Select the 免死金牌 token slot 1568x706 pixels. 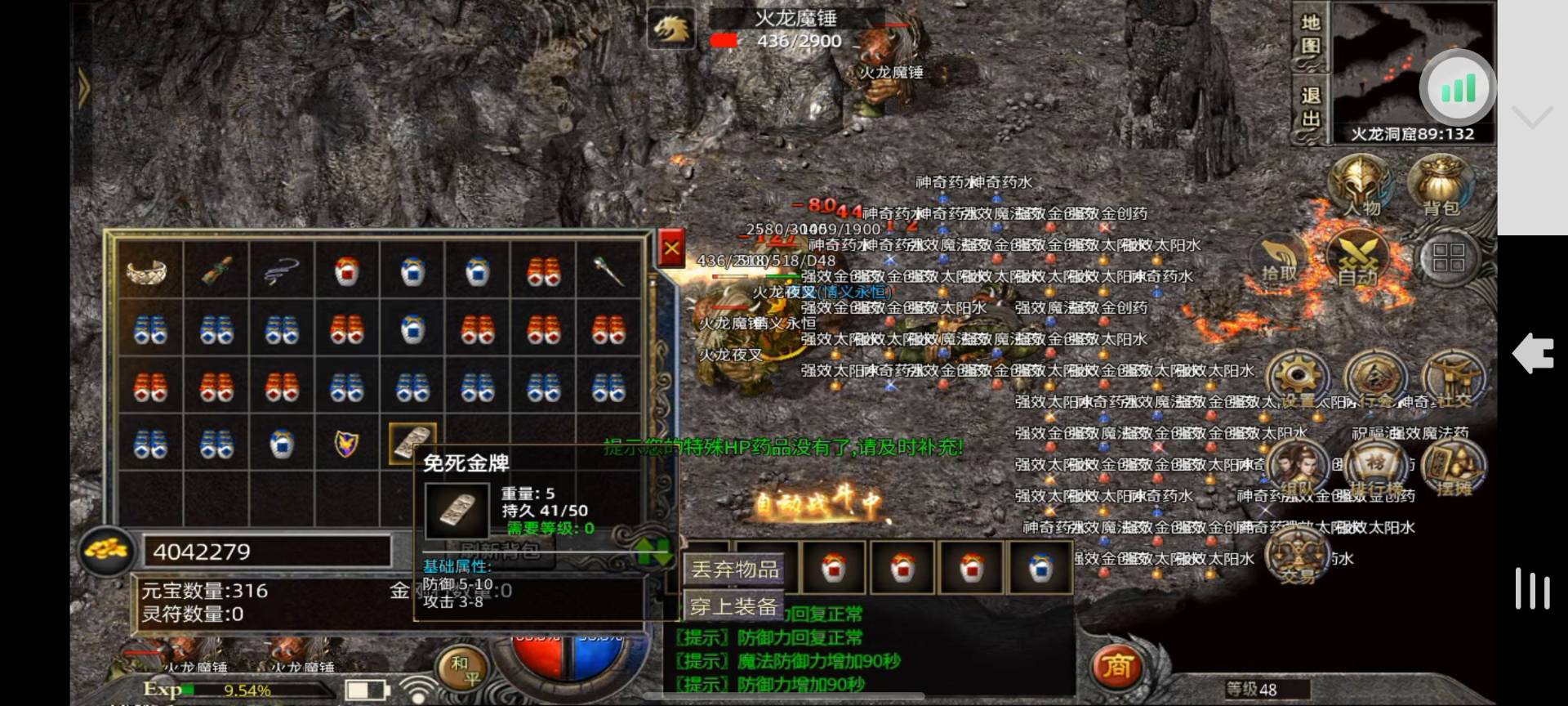(412, 444)
